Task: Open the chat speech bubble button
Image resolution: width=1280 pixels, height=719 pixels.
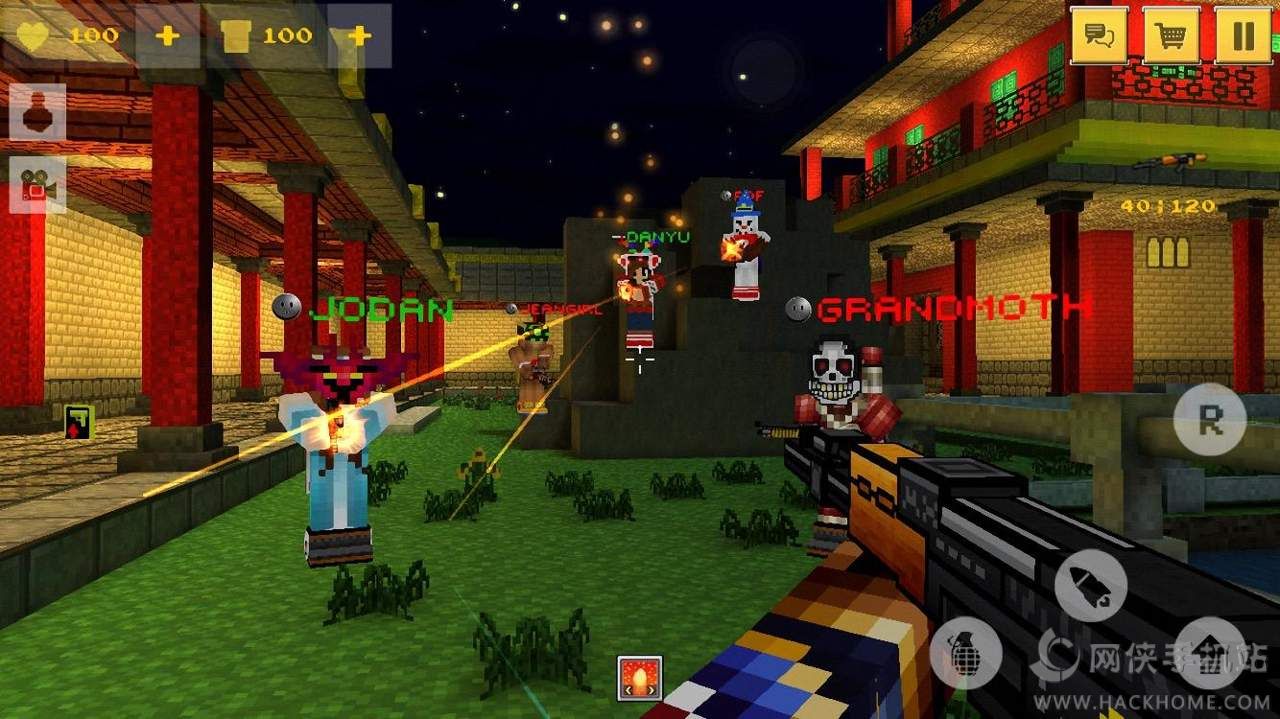Action: tap(1100, 36)
